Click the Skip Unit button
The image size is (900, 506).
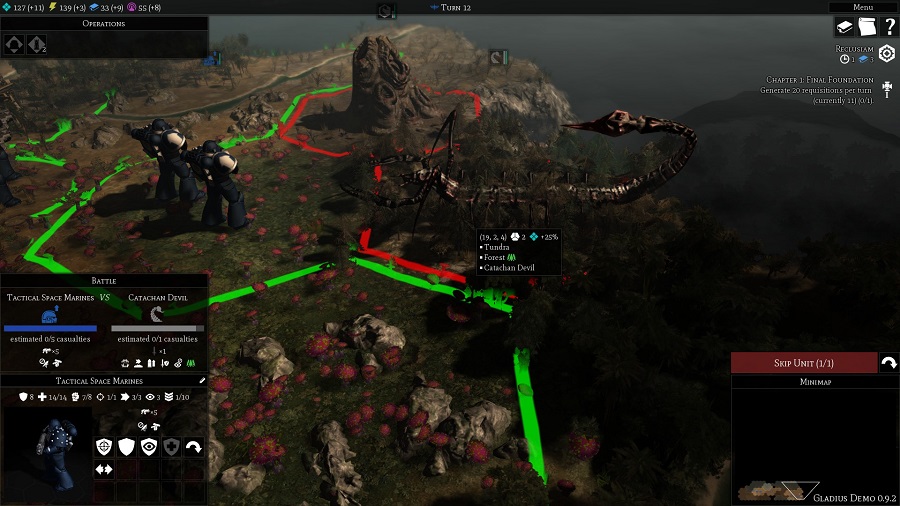(802, 363)
